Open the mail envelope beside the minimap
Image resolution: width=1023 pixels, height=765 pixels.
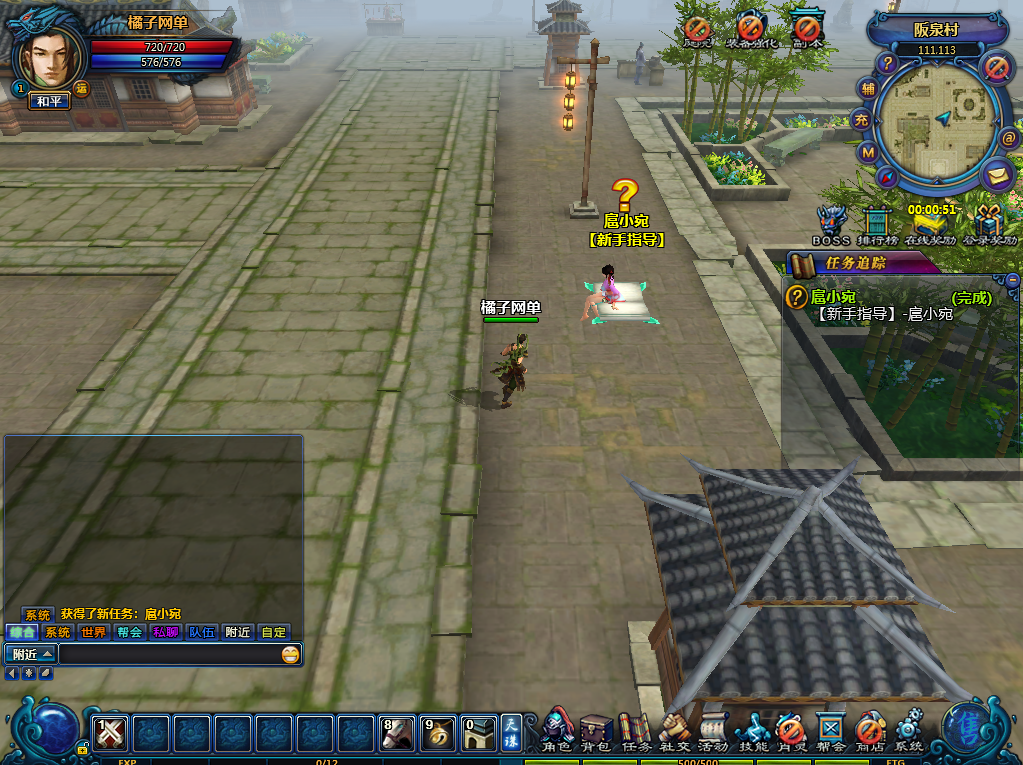996,176
